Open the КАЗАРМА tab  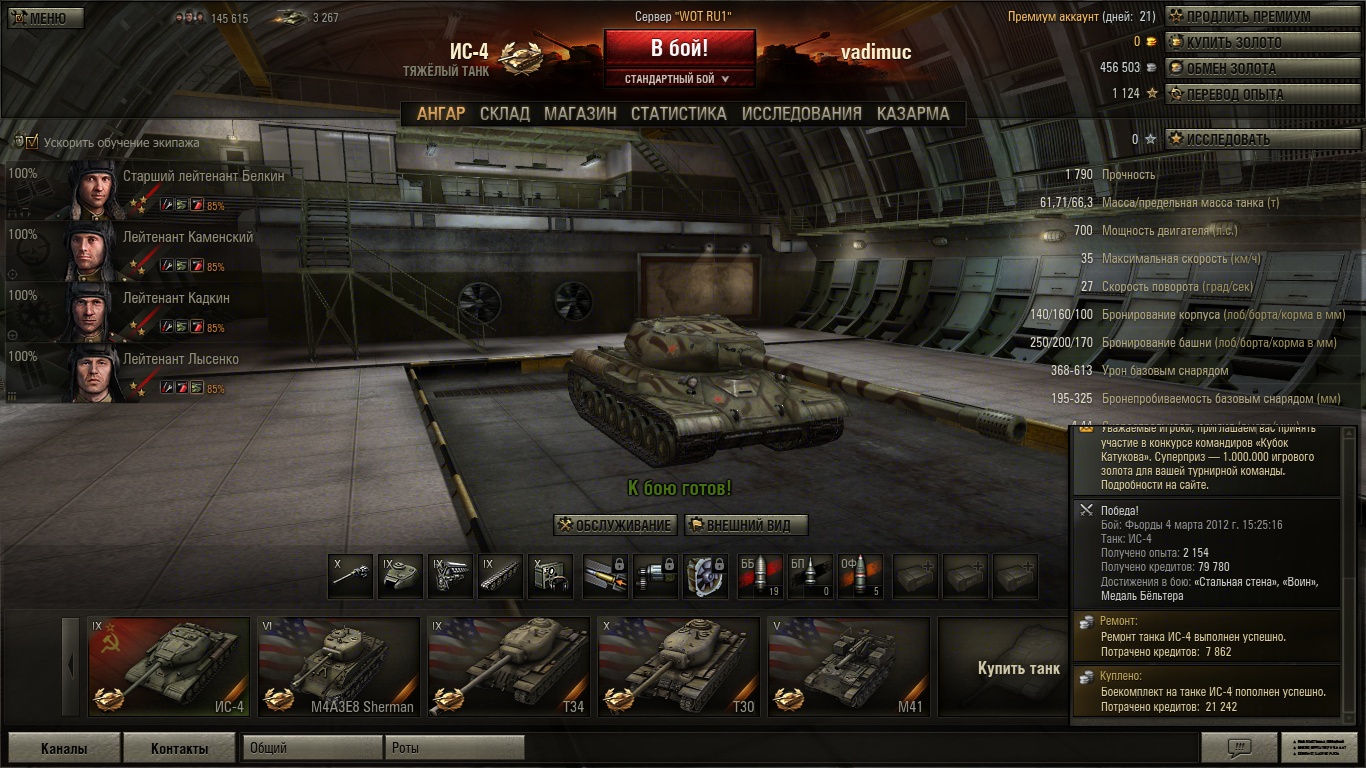click(913, 114)
